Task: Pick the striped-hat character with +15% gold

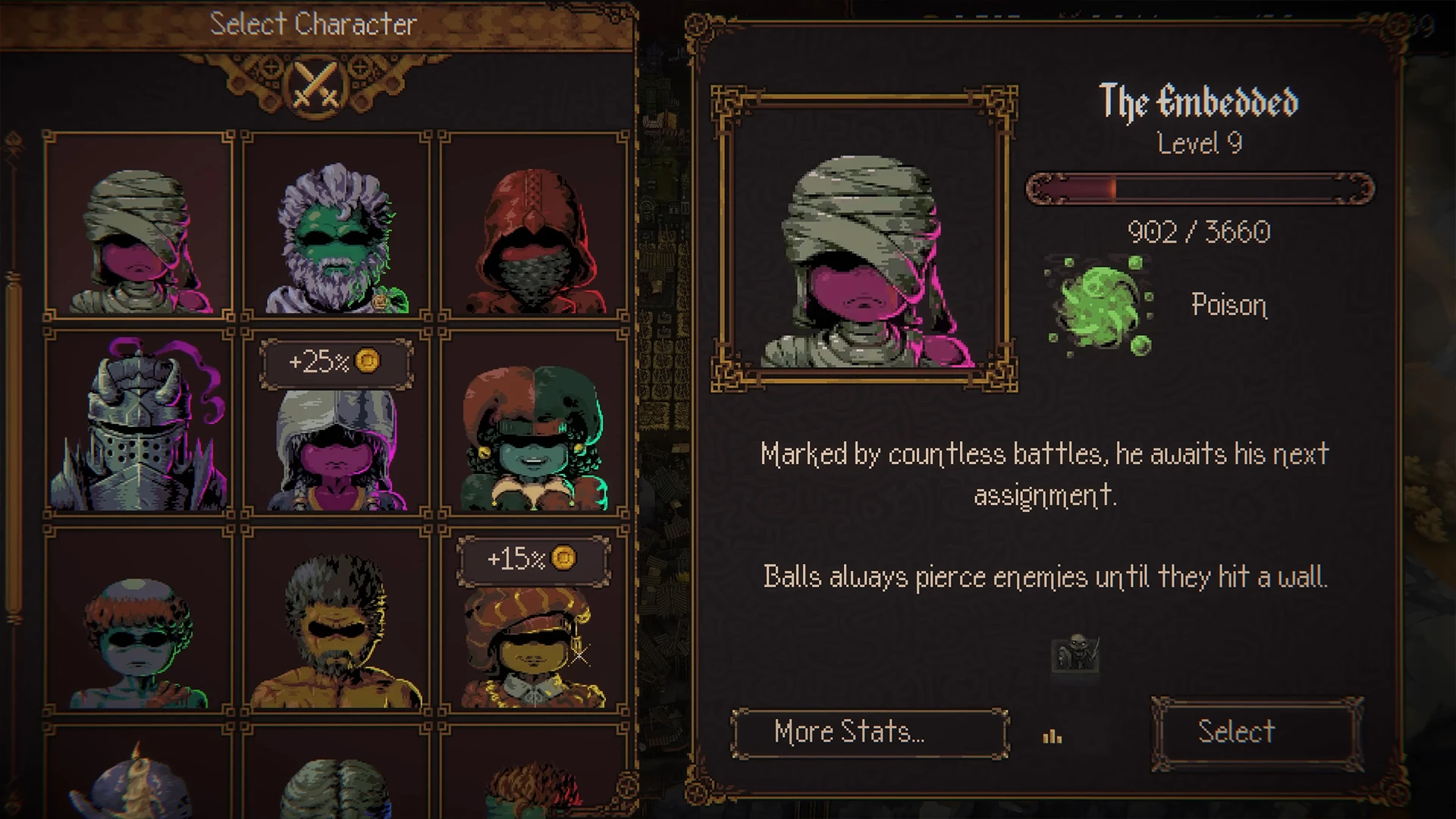Action: (x=534, y=637)
